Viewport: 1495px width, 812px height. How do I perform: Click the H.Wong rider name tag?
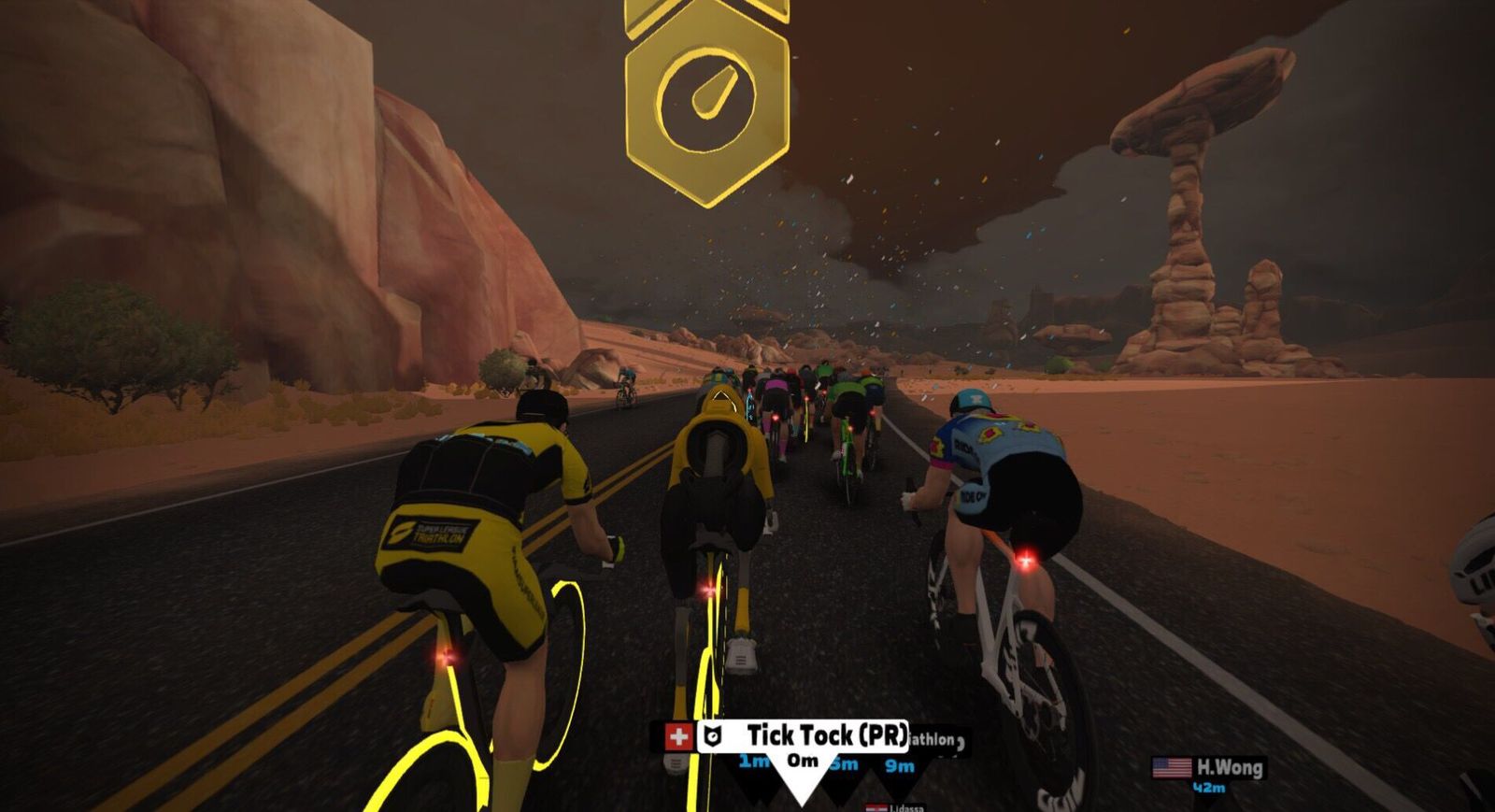[x=1228, y=768]
